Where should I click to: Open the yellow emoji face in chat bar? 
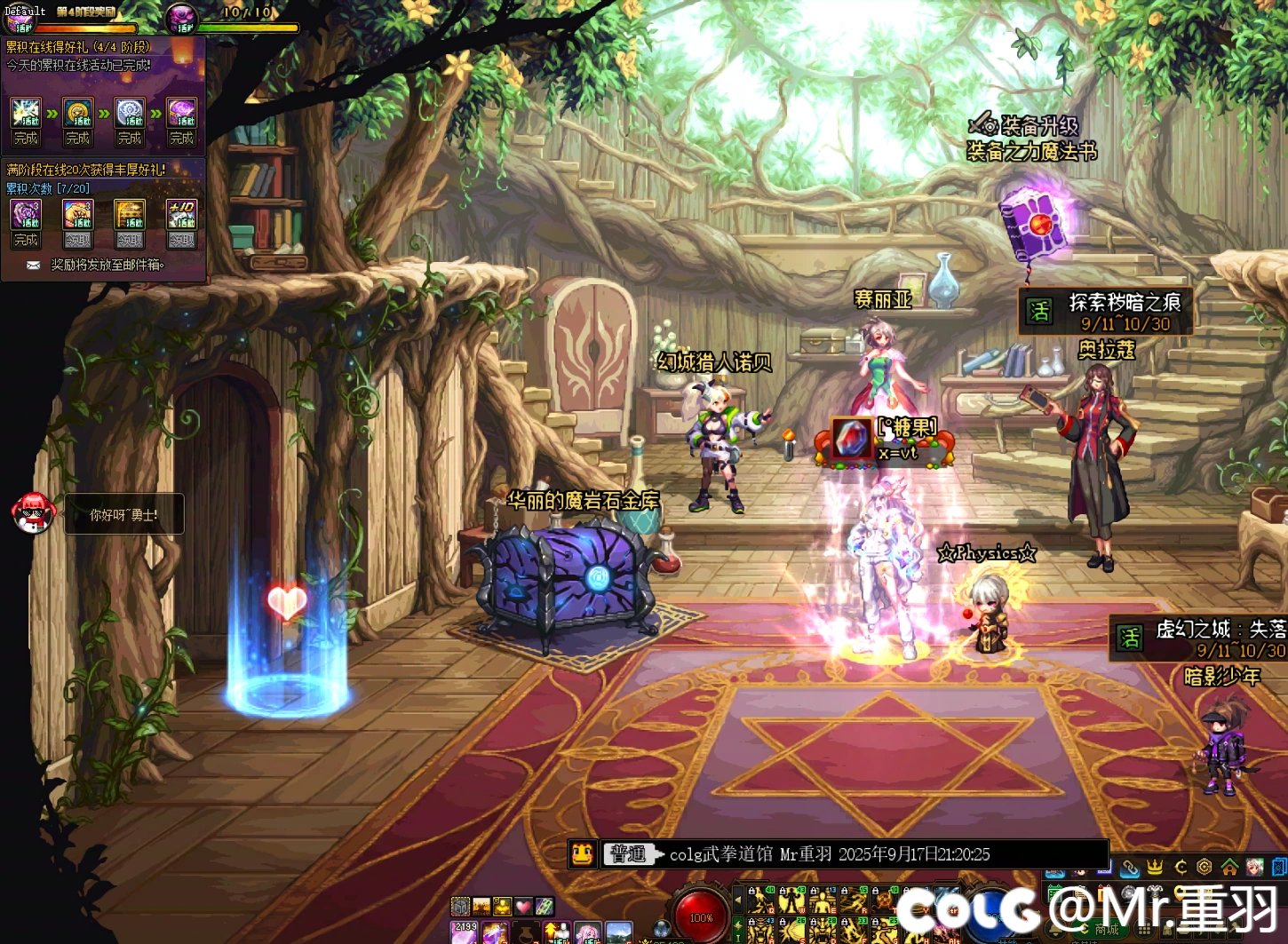pyautogui.click(x=582, y=854)
